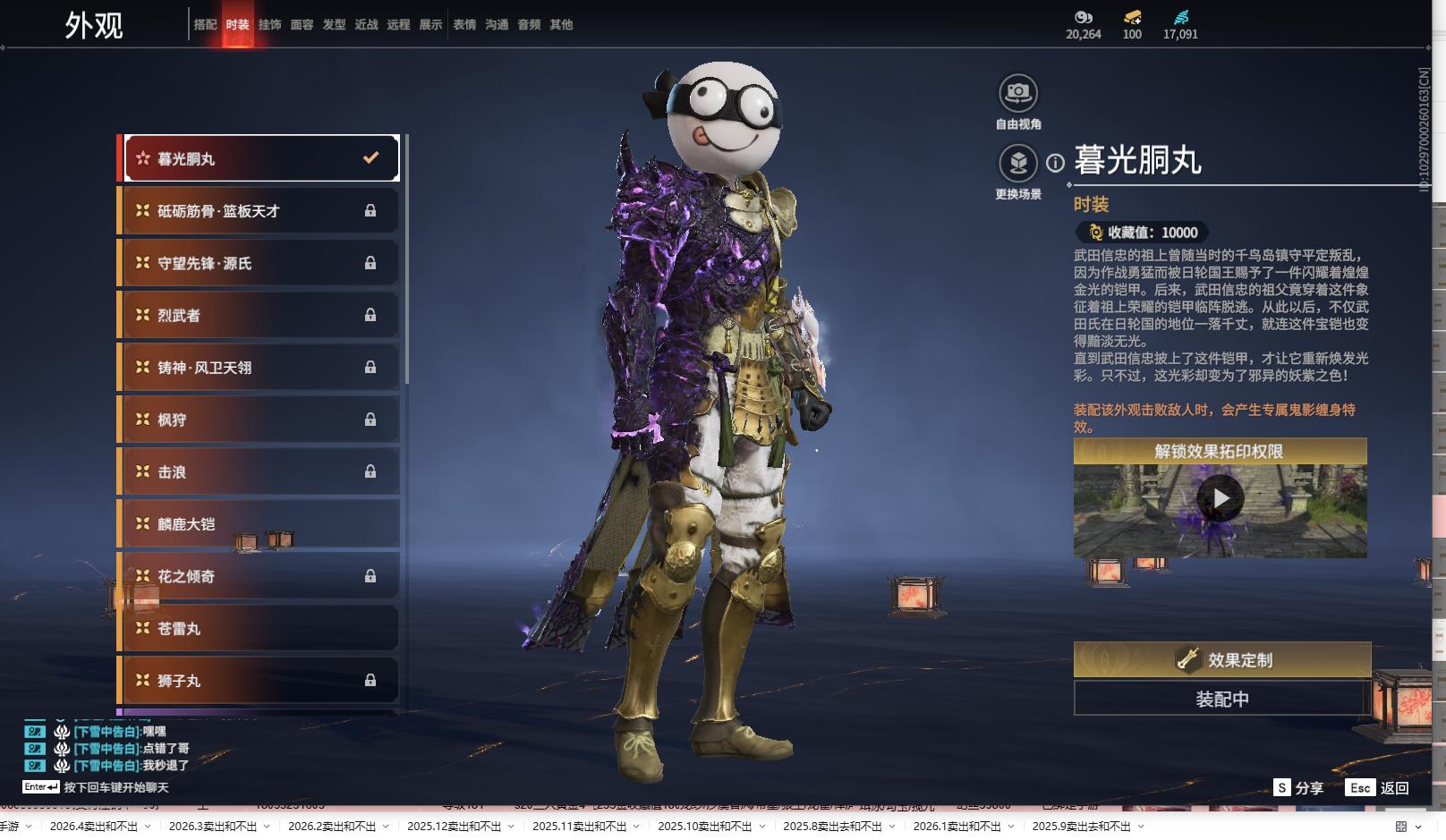1446x840 pixels.
Task: Open 效果定制 effect customization
Action: click(x=1221, y=660)
